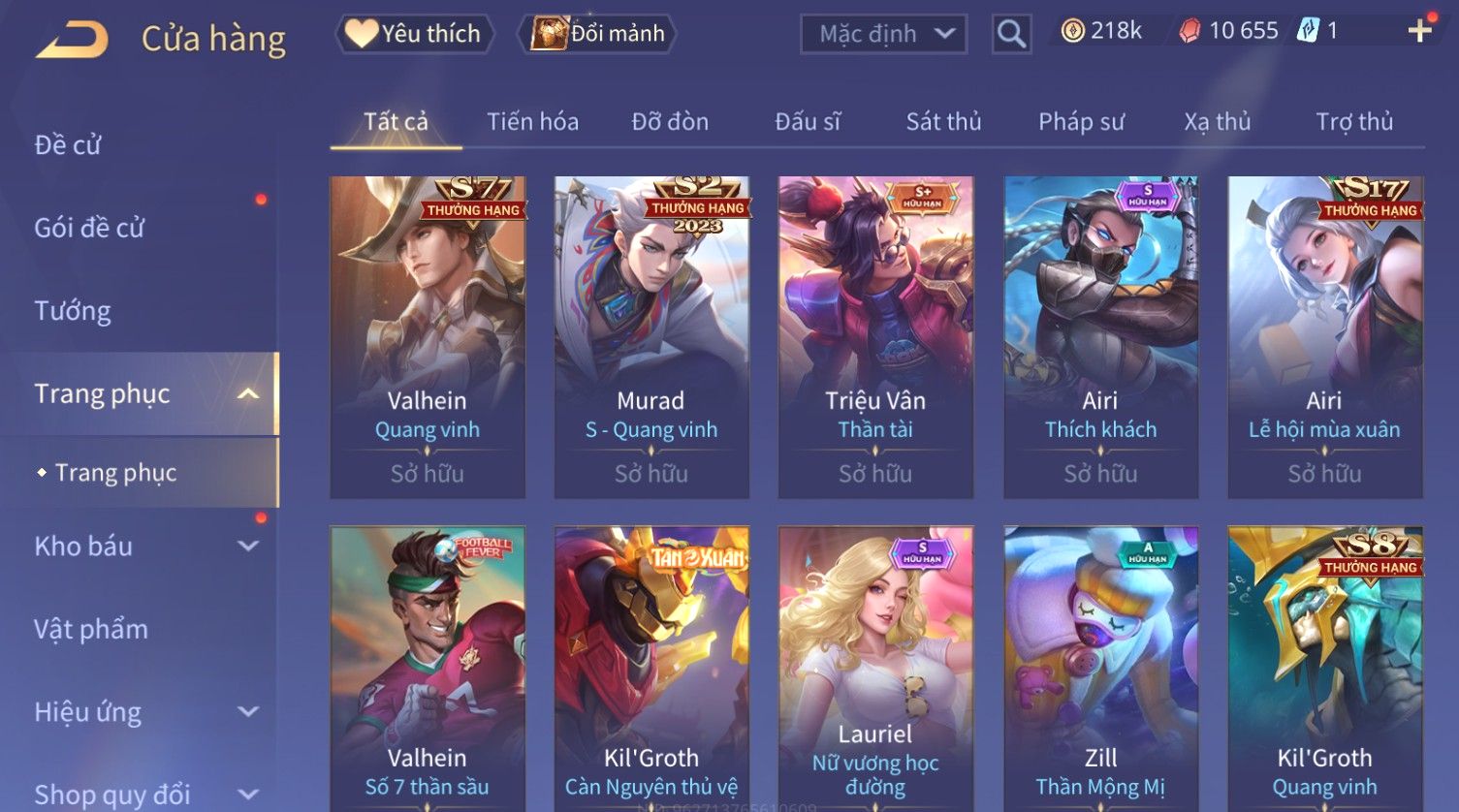
Task: Go to the Tướng shop section
Action: [73, 311]
